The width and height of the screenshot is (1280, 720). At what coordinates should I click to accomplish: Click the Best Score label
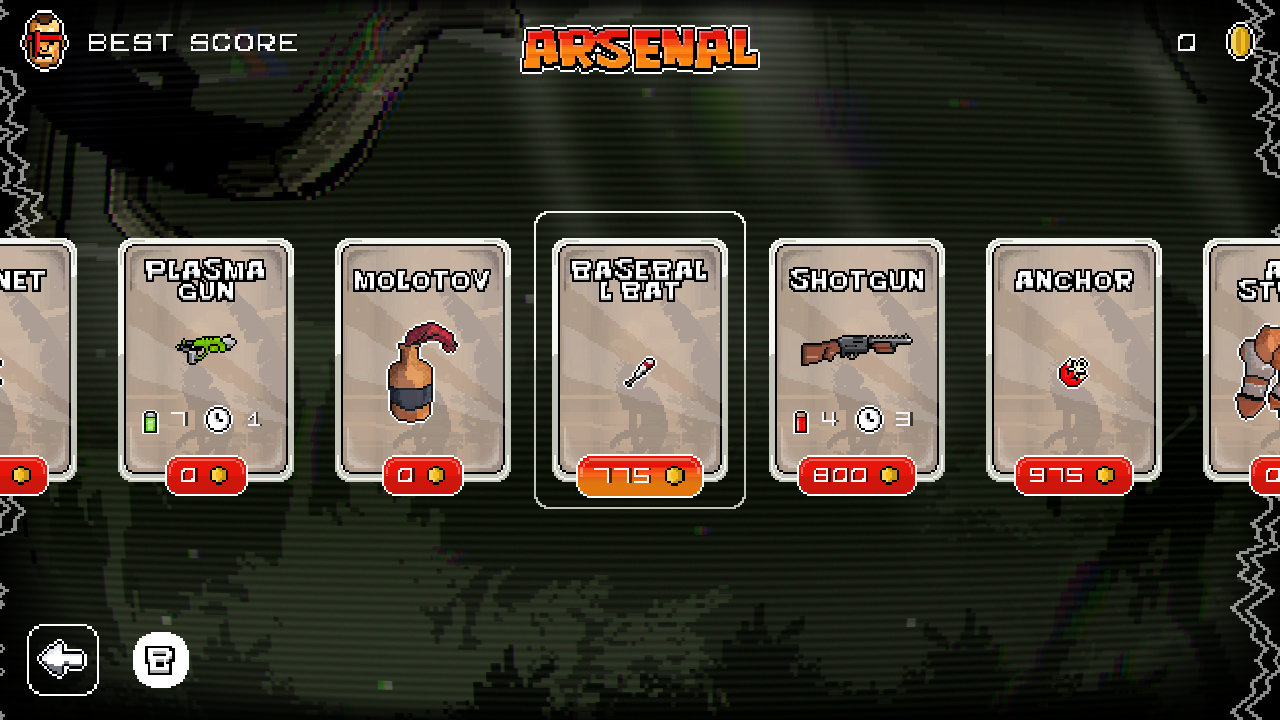click(190, 42)
